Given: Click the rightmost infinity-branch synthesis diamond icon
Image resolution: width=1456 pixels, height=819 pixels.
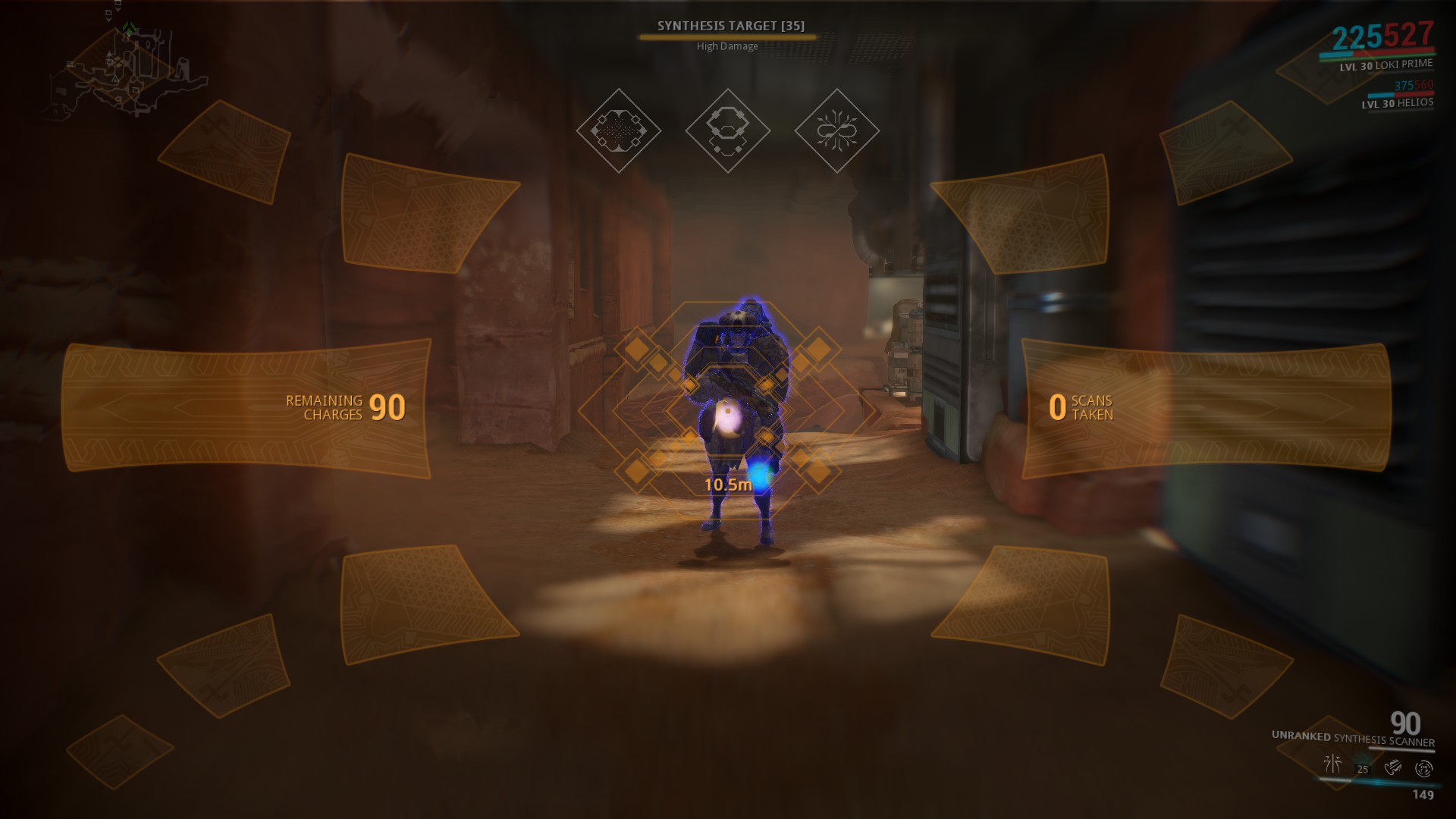Looking at the screenshot, I should tap(837, 130).
